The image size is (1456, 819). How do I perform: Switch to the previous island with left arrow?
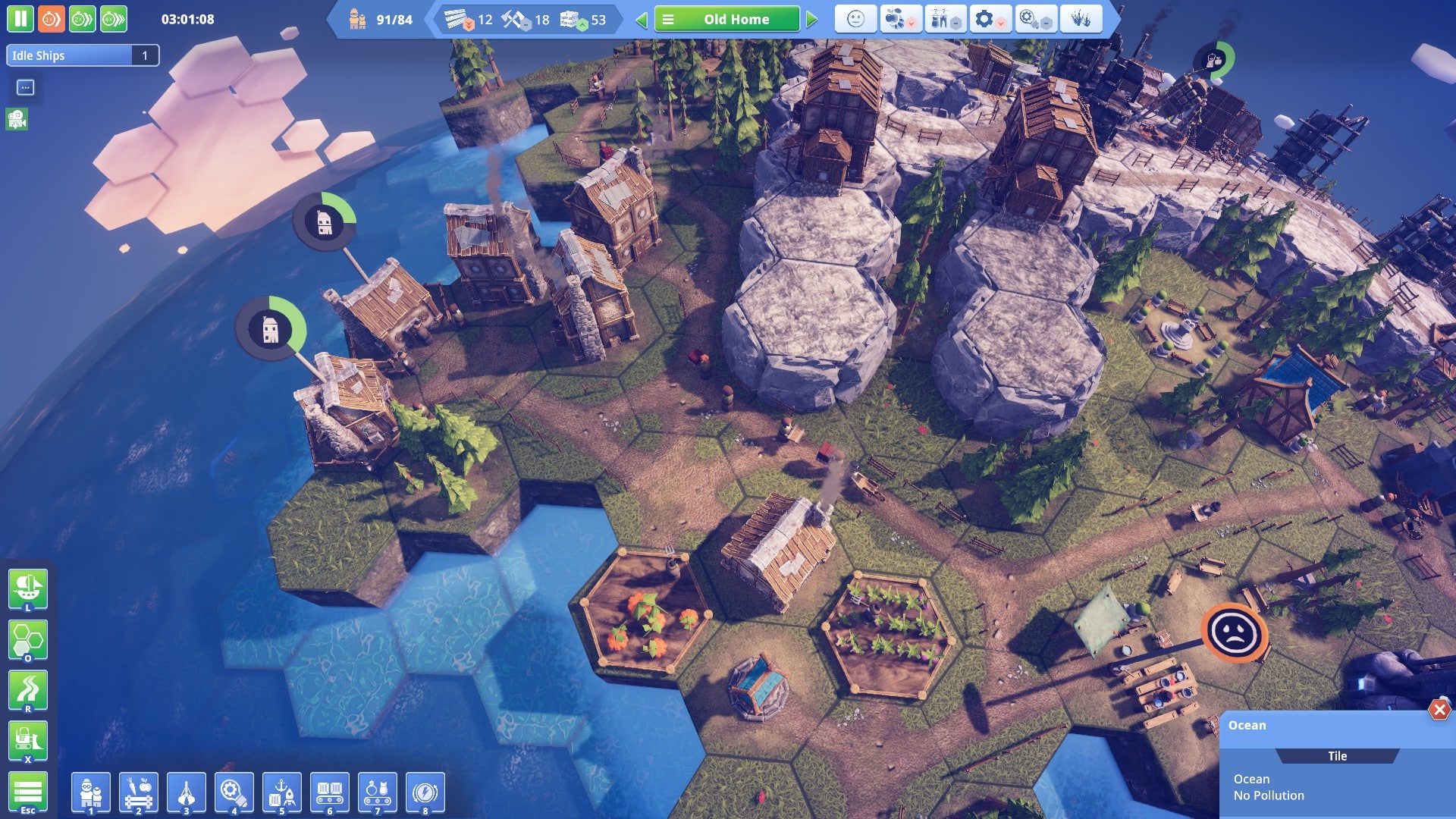[x=642, y=20]
